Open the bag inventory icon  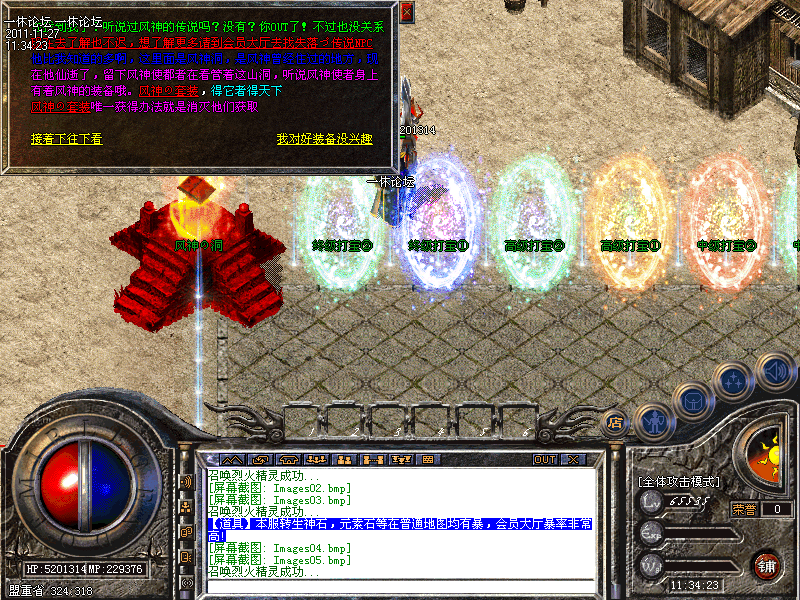click(x=693, y=401)
